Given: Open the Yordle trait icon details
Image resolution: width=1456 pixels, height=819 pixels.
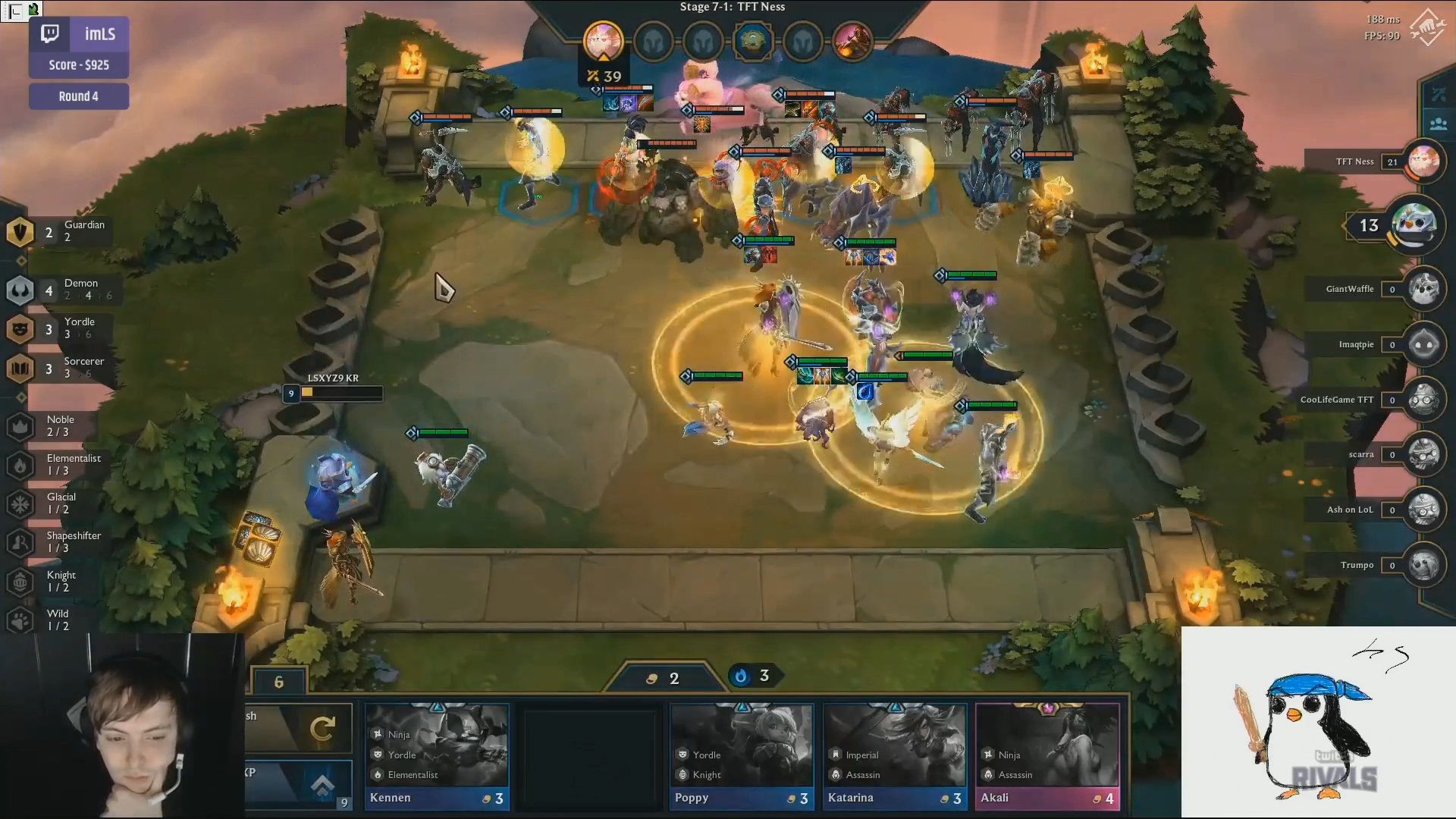Looking at the screenshot, I should (20, 329).
